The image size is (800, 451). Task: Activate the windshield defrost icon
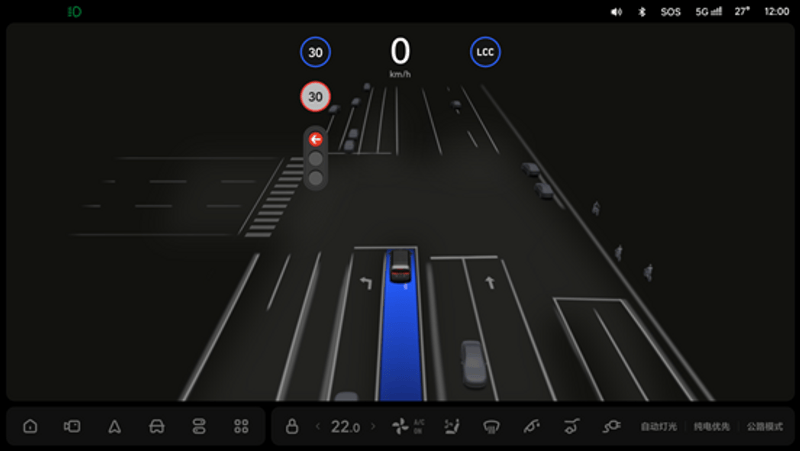point(491,426)
